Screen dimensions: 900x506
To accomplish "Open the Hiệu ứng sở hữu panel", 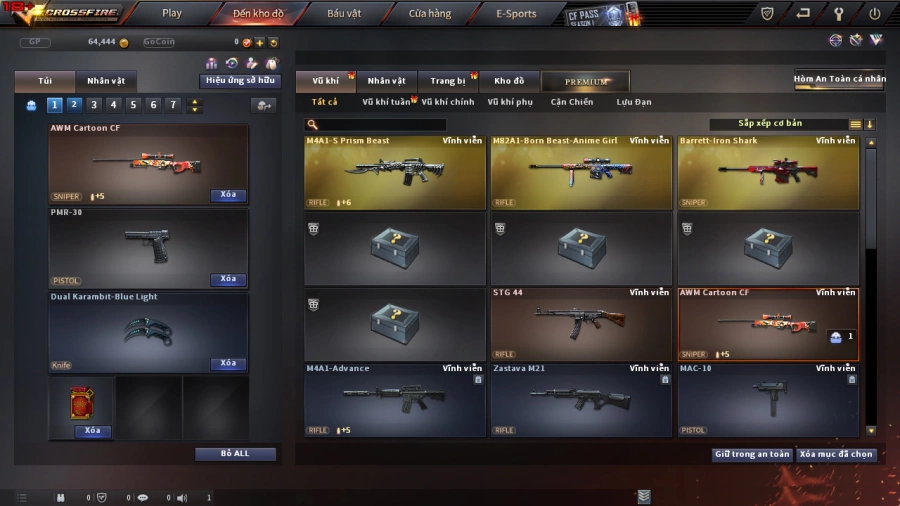I will pos(241,81).
